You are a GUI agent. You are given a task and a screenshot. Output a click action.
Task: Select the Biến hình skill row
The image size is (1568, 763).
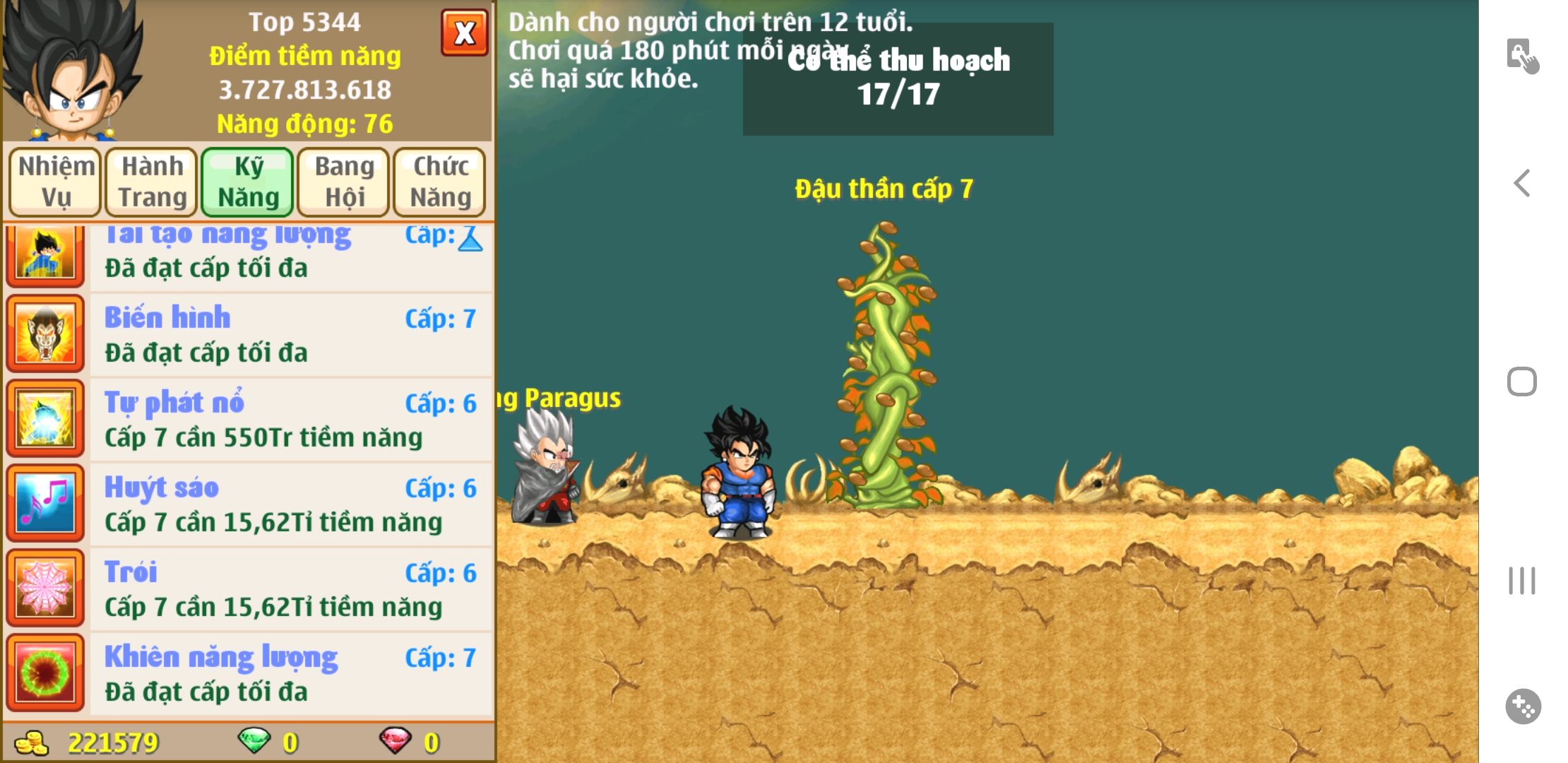pos(290,334)
